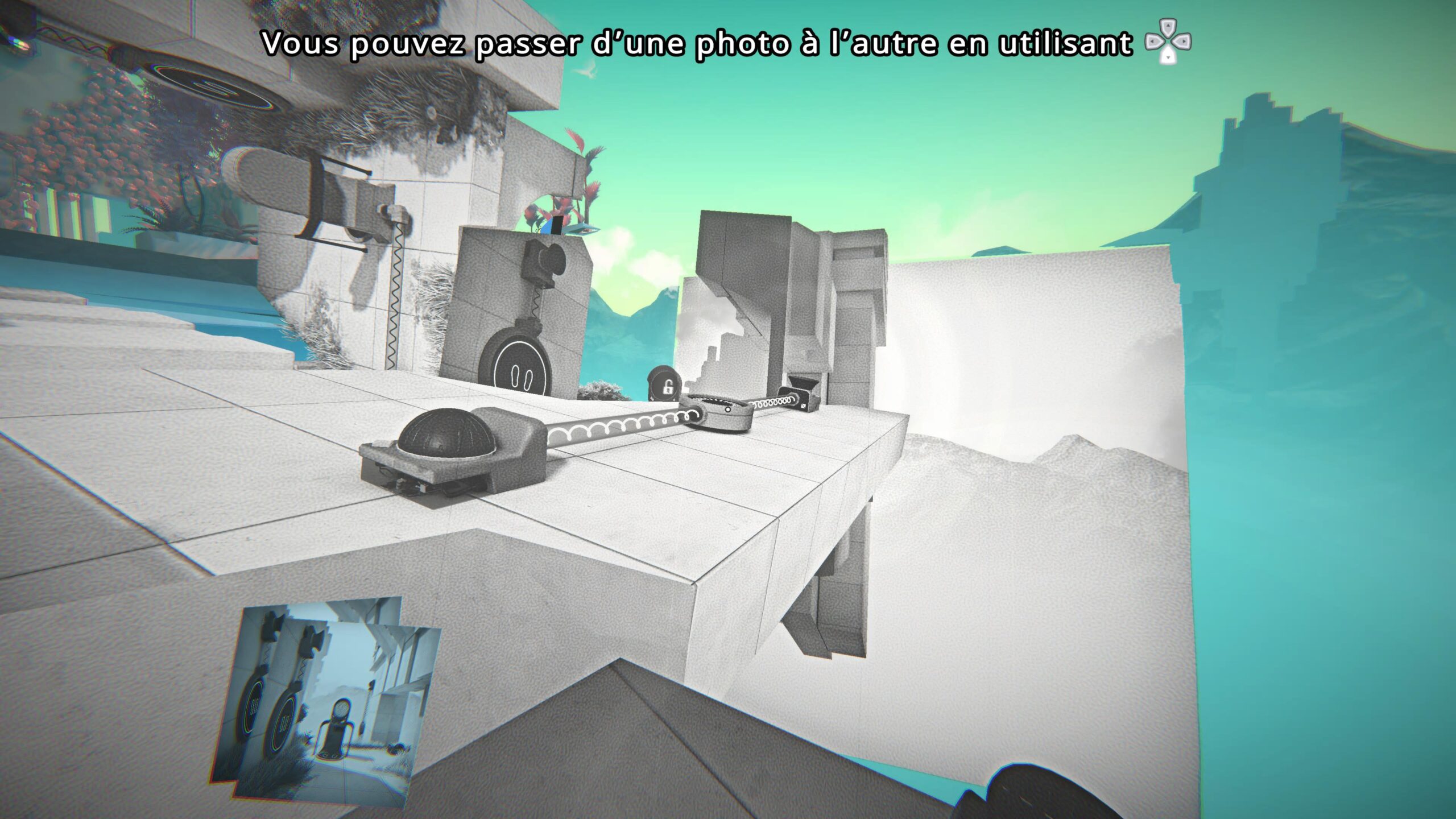Click the dark funnel-shaped dispenser near the wall
1456x819 pixels.
pyautogui.click(x=802, y=382)
